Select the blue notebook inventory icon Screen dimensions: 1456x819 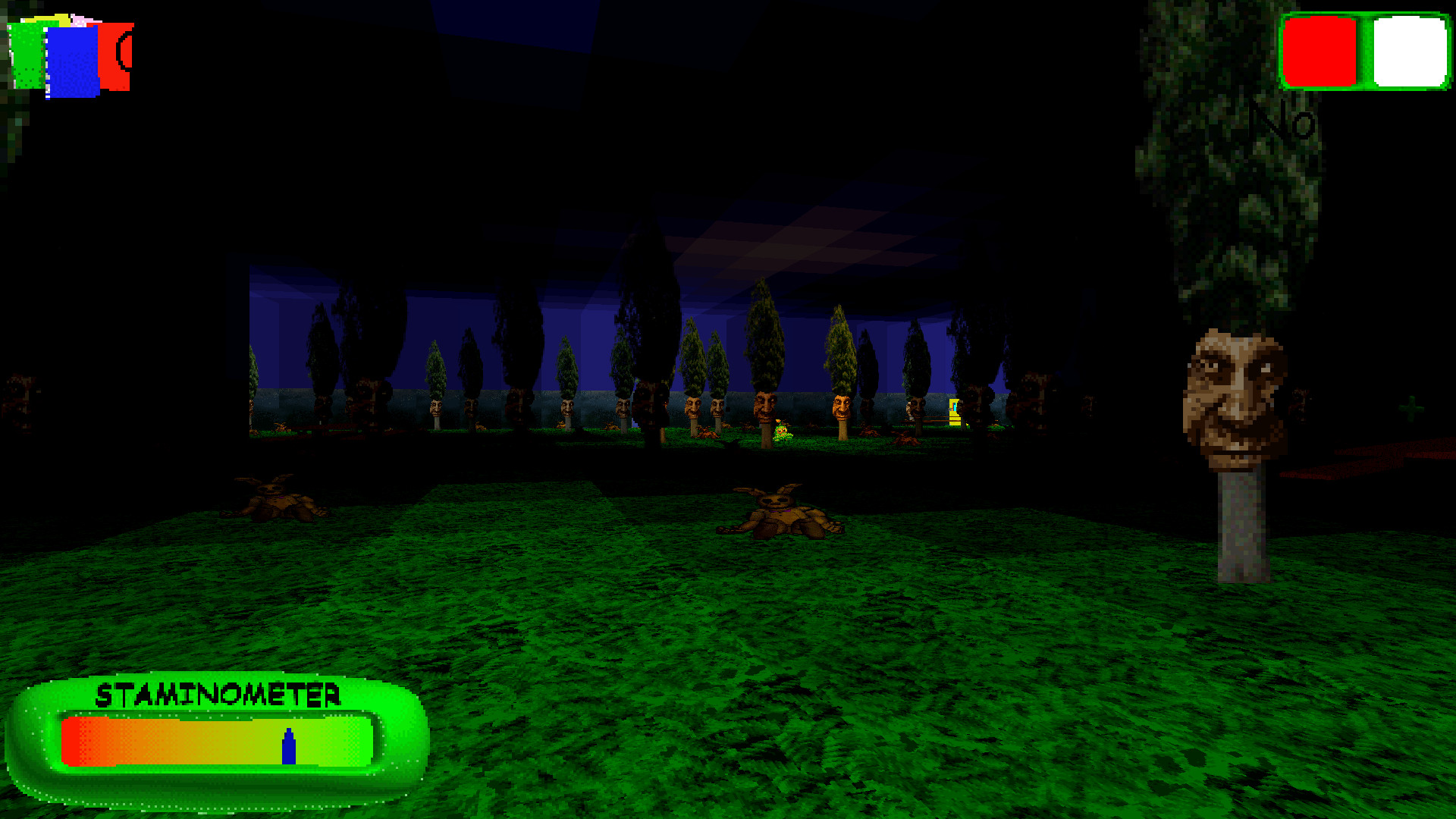[72, 61]
